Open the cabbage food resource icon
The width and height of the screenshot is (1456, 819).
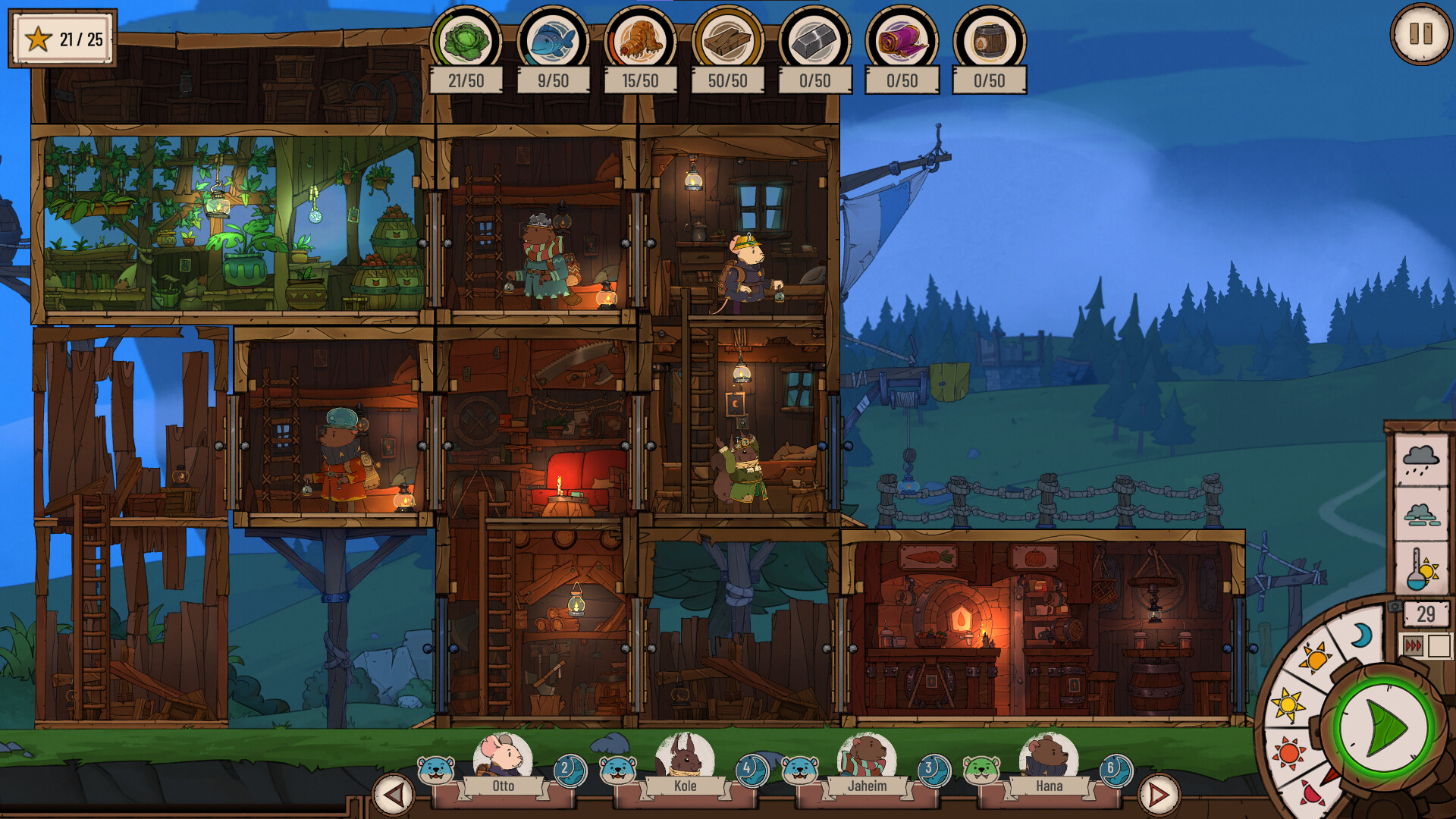(x=466, y=41)
